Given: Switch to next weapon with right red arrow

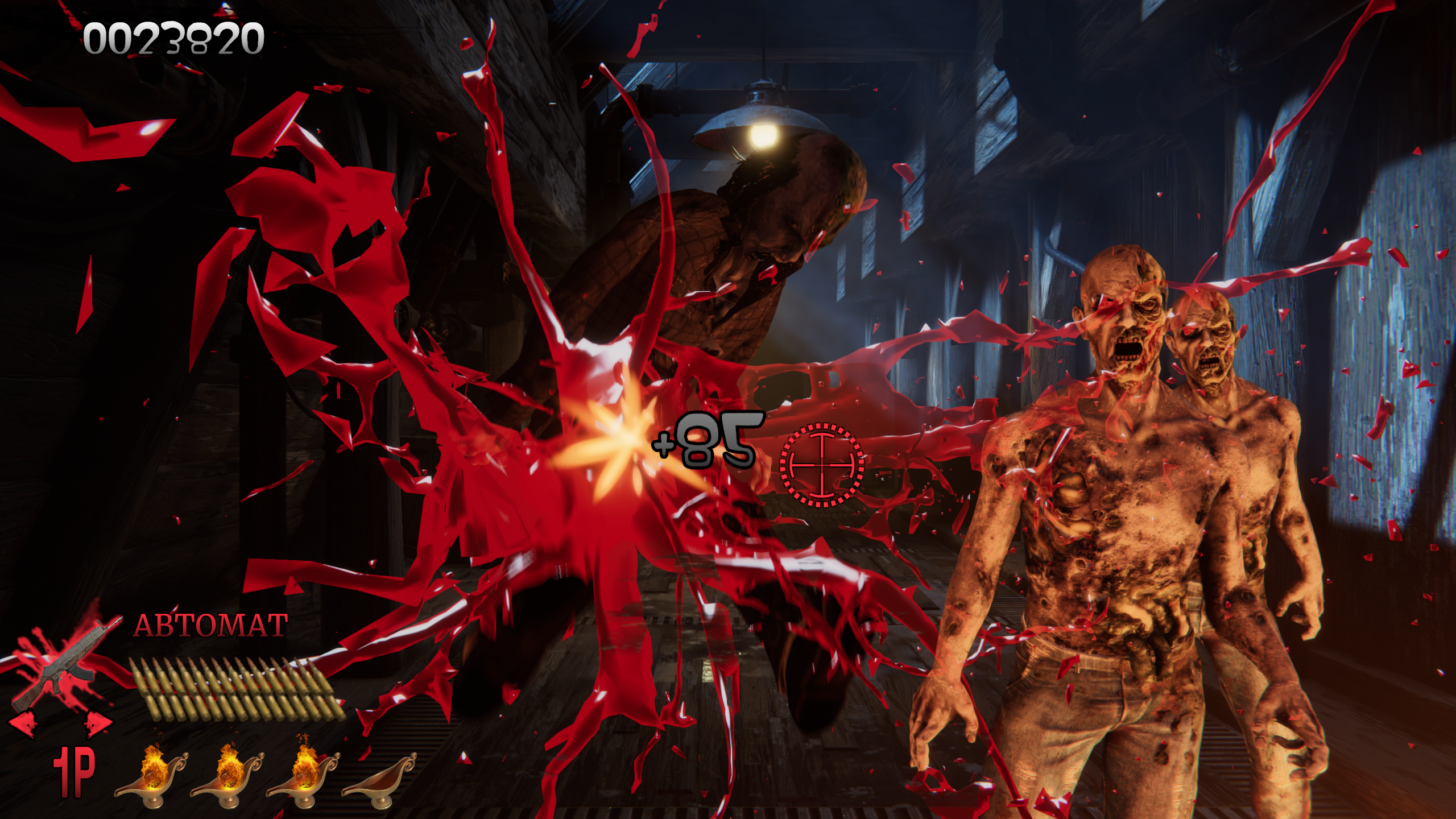Looking at the screenshot, I should coord(98,723).
